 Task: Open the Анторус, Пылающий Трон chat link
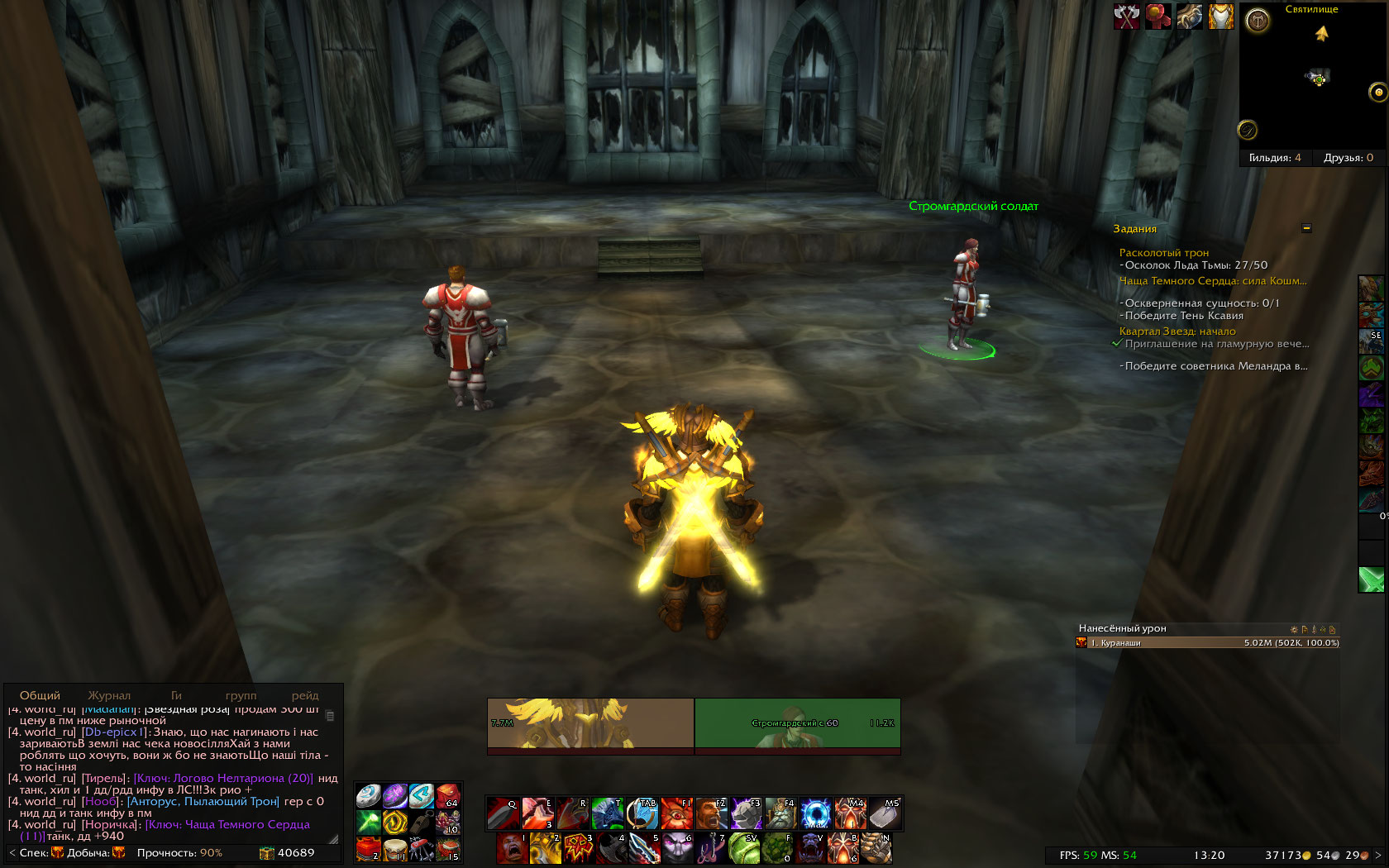(203, 801)
